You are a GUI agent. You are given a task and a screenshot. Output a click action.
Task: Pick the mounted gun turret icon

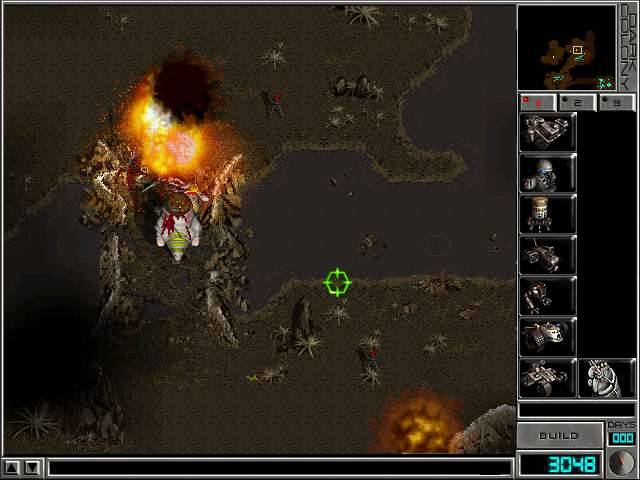[547, 255]
